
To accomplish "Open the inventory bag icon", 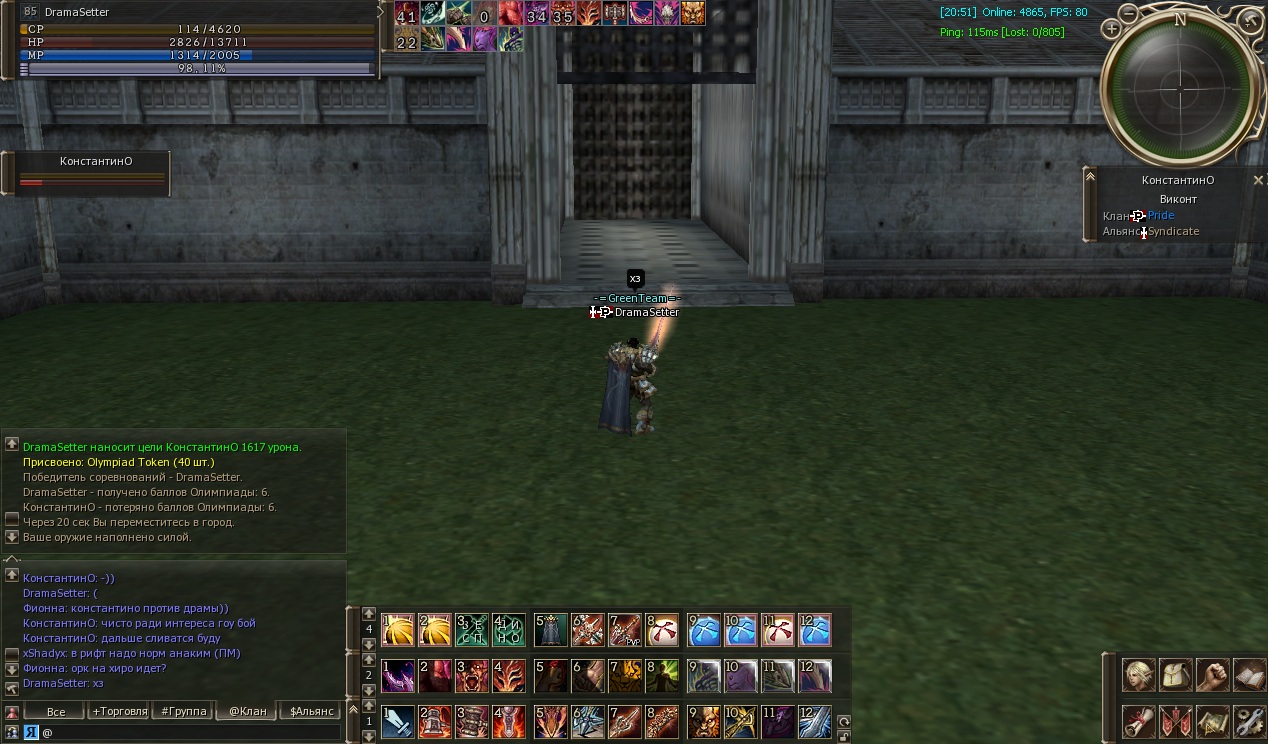I will pyautogui.click(x=1176, y=675).
